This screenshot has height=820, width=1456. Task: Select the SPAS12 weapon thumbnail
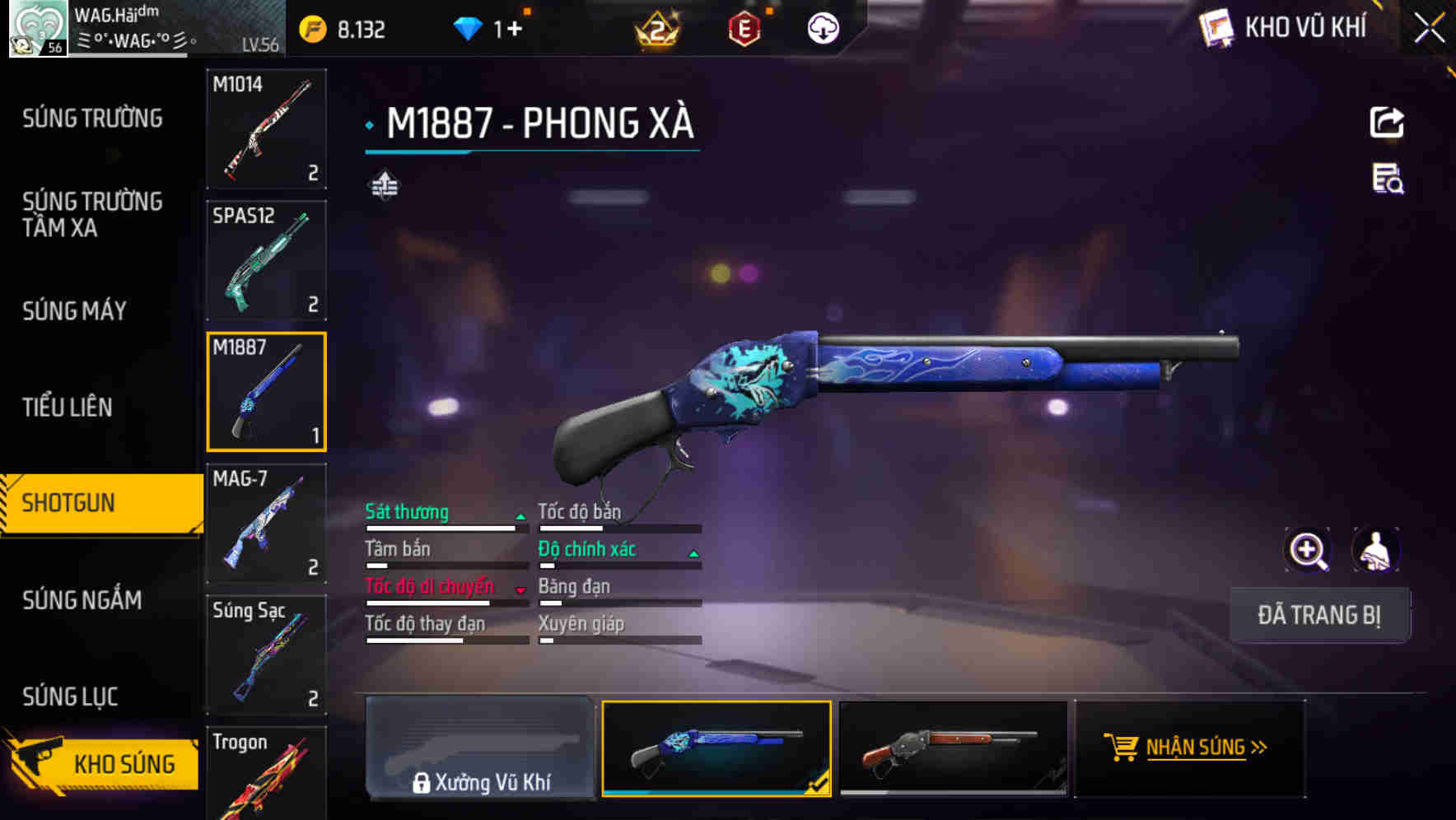tap(267, 259)
